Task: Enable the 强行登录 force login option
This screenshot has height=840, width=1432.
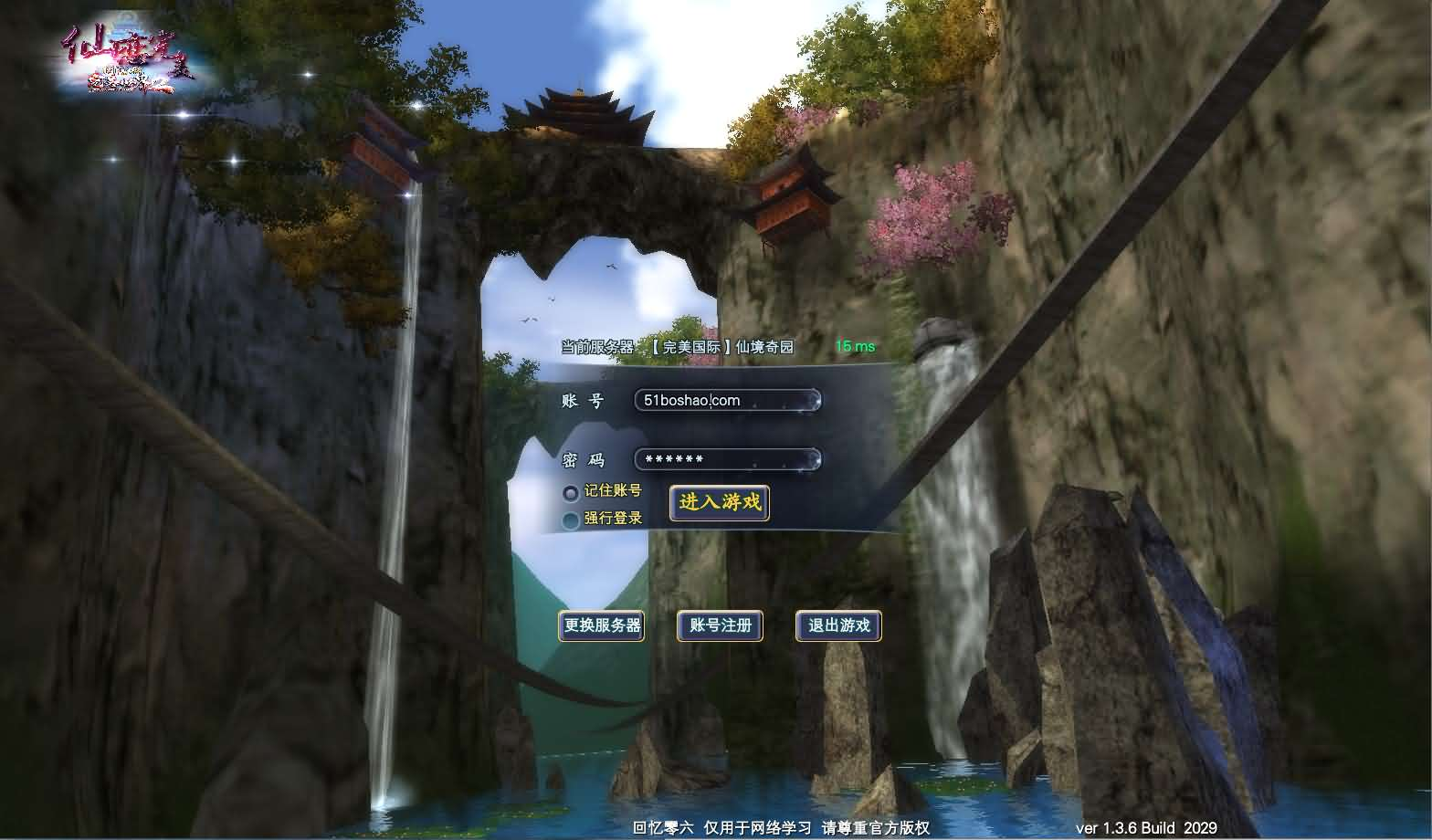Action: click(571, 519)
